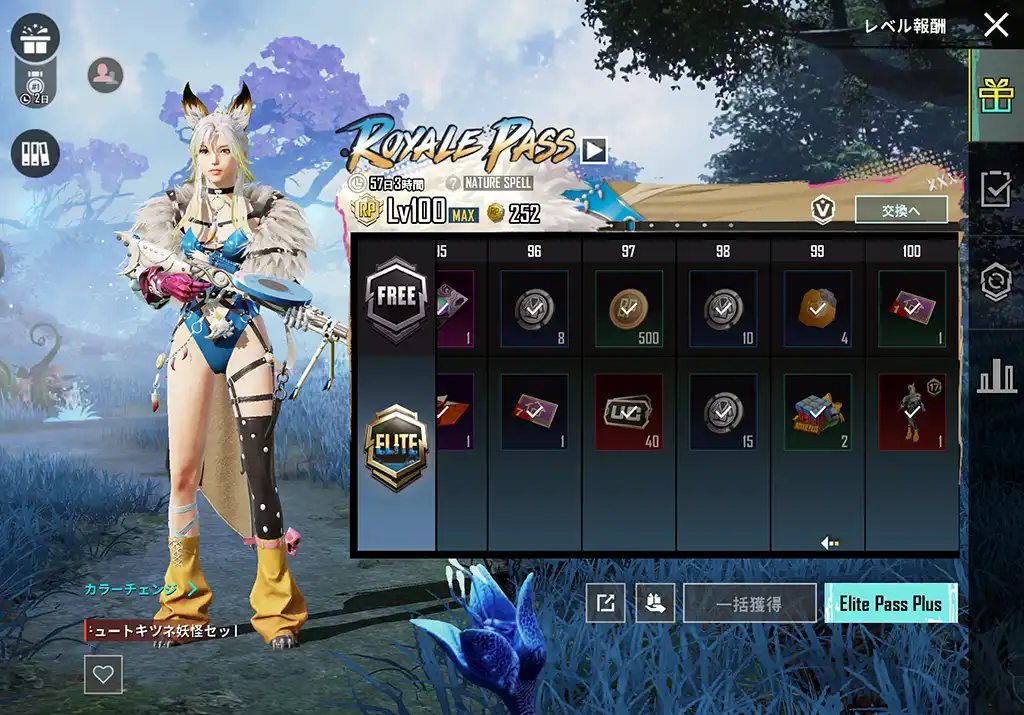Viewport: 1024px width, 715px height.
Task: Close the Royale Pass screen
Action: point(996,26)
